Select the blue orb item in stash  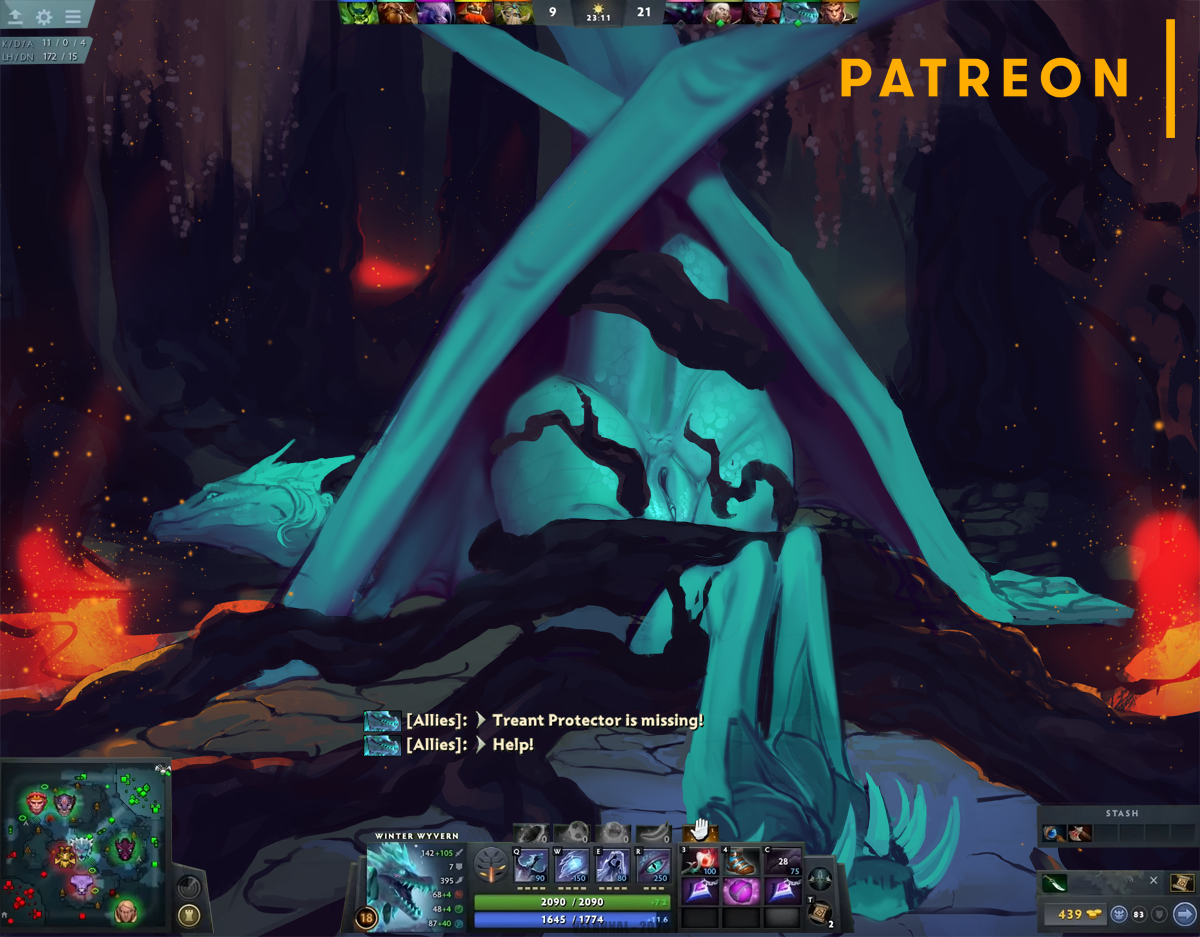click(1053, 833)
